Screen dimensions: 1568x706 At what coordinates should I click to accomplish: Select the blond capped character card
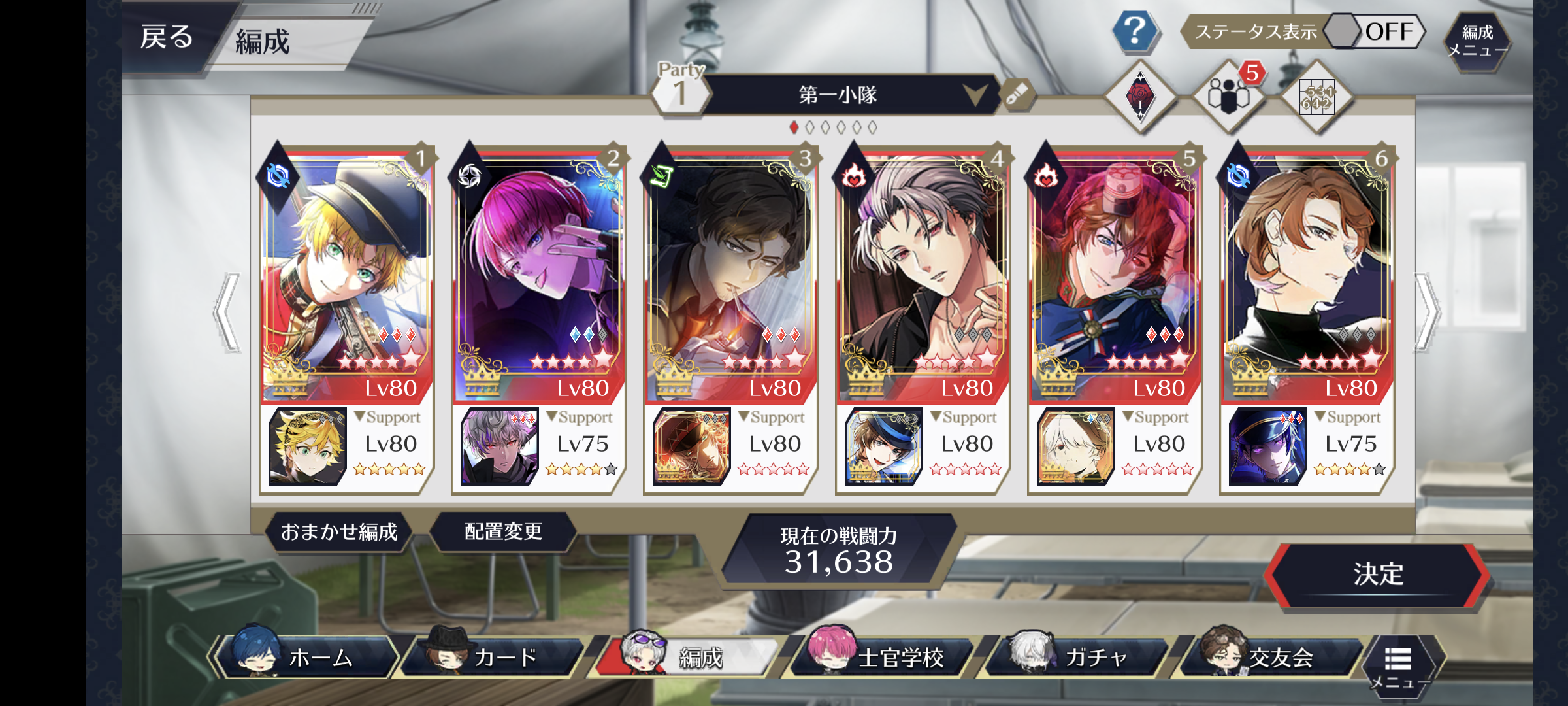[347, 275]
